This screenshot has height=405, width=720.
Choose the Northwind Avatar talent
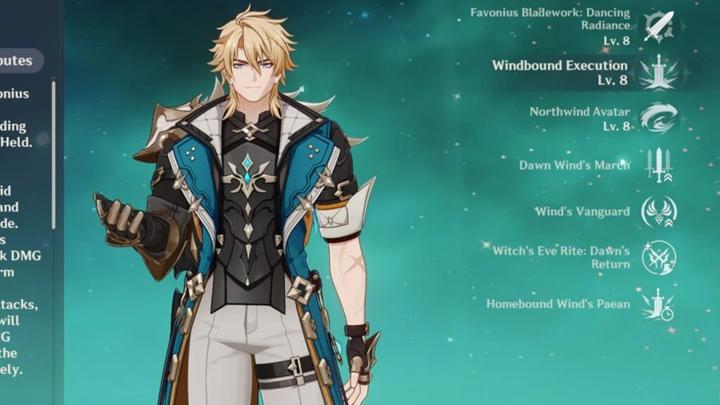click(x=659, y=118)
